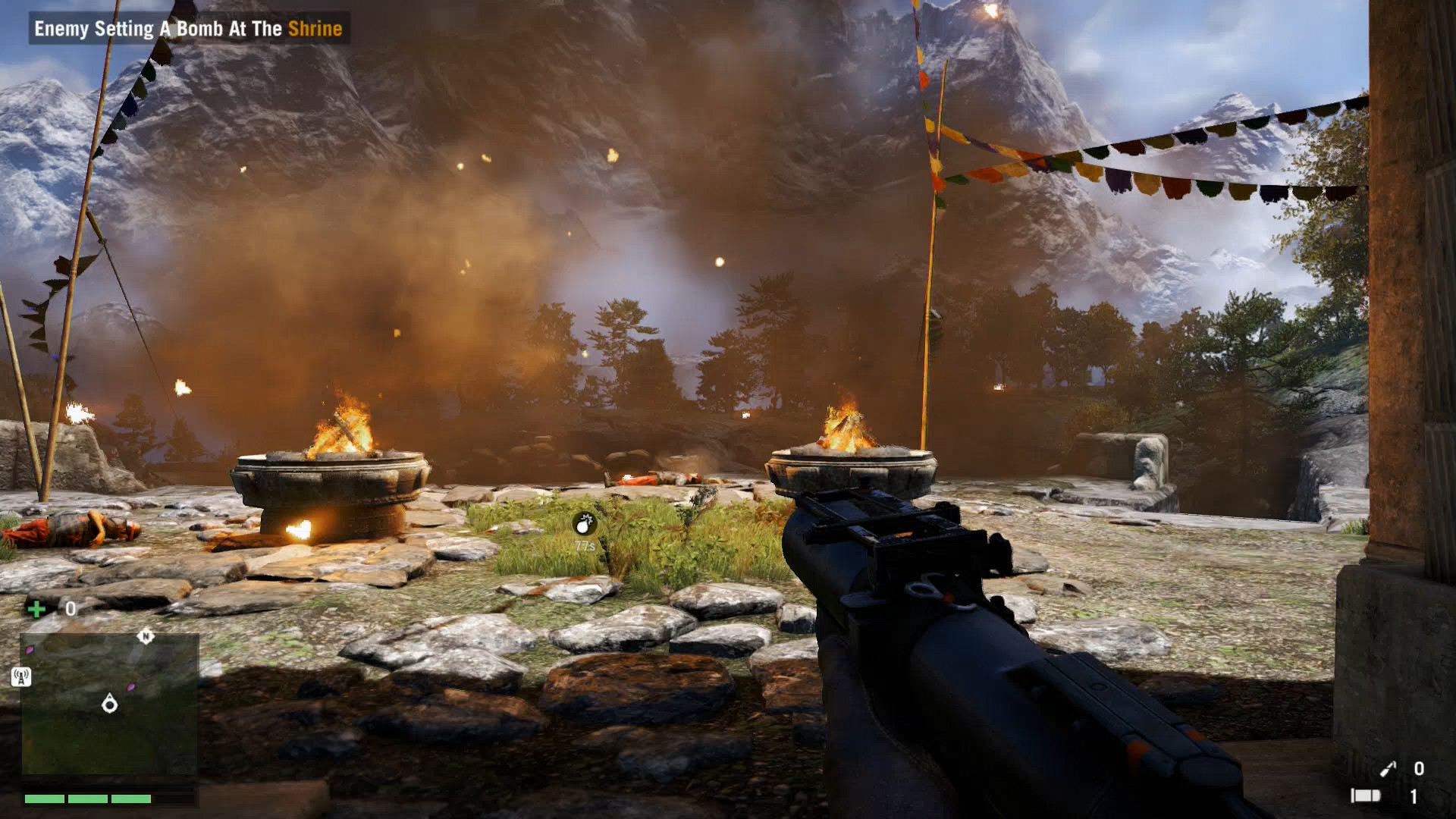
Task: Click the ammo count number one
Action: click(1413, 797)
